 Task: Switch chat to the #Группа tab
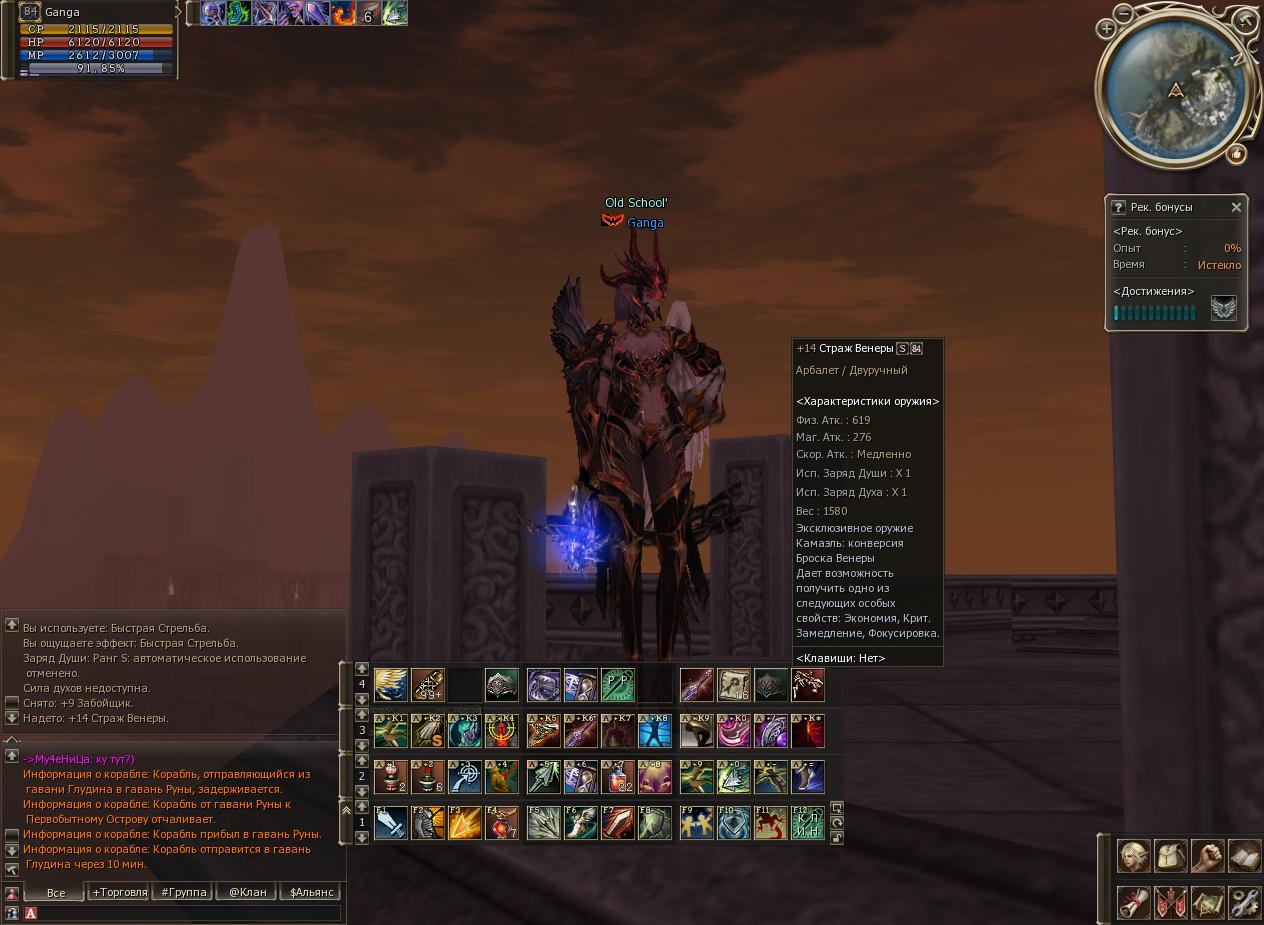pyautogui.click(x=184, y=892)
